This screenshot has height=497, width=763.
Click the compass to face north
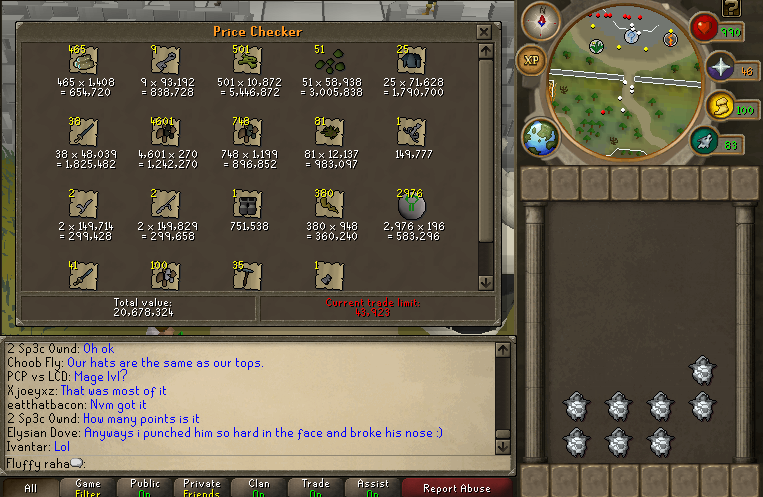(x=546, y=18)
